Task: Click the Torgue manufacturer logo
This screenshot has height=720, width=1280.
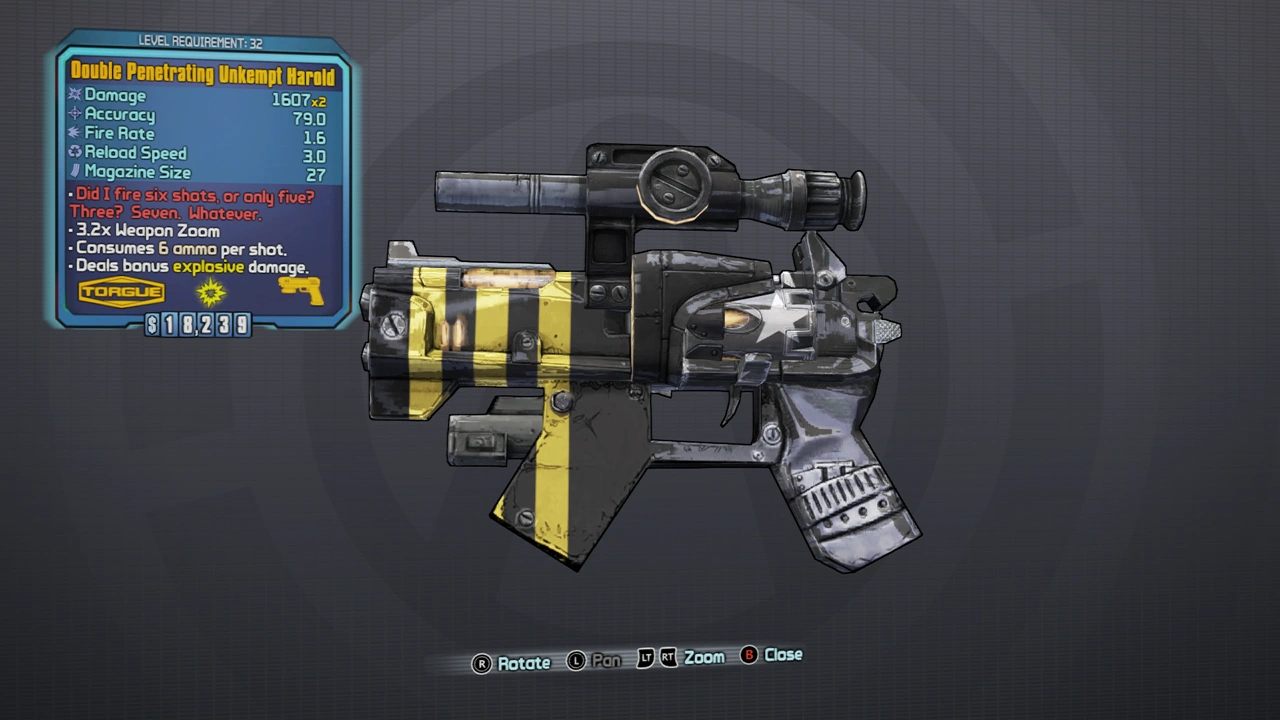Action: pos(120,291)
